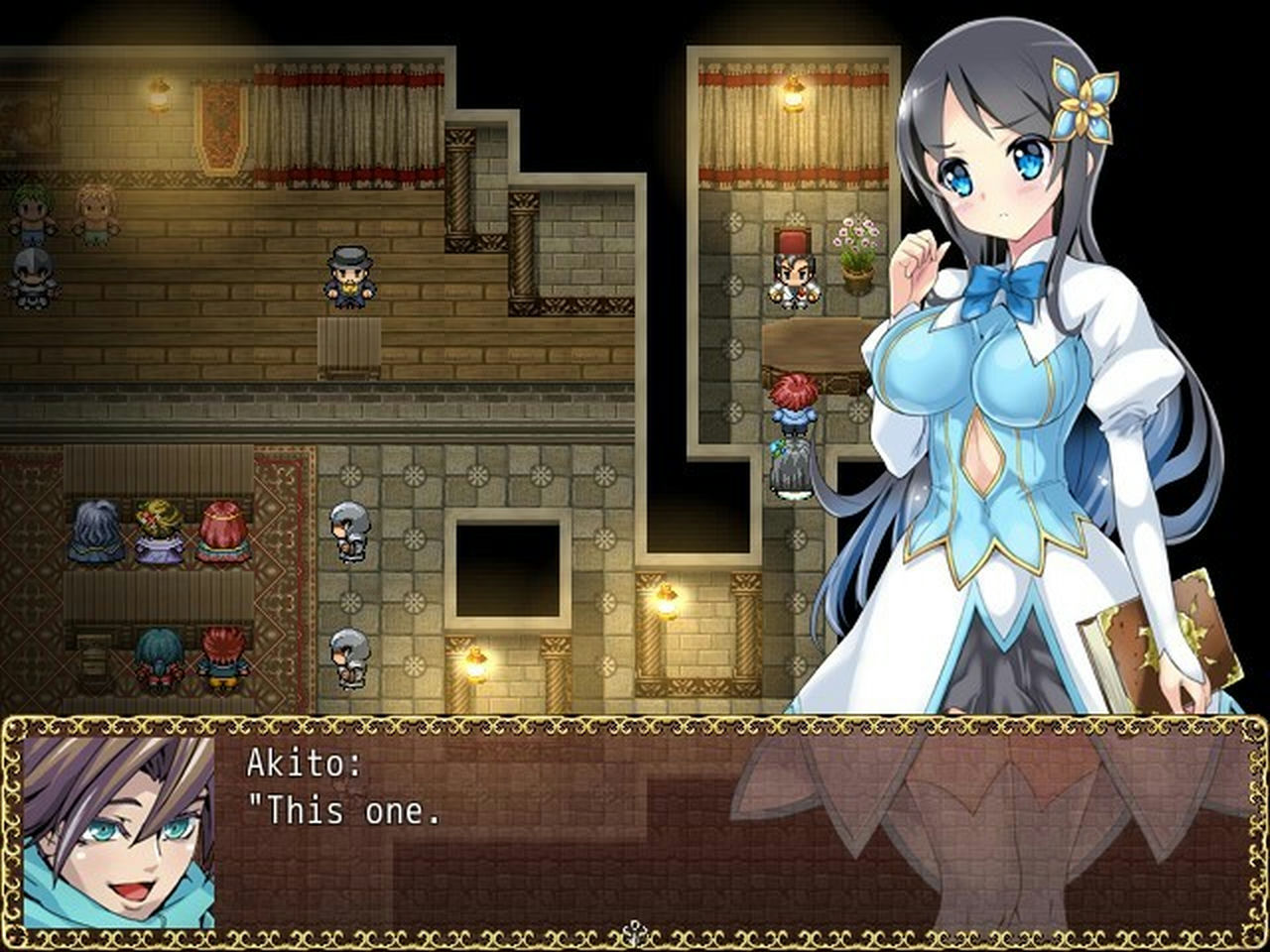1270x952 pixels.
Task: Click the lower knight sprite near the dialogue box
Action: [x=348, y=659]
